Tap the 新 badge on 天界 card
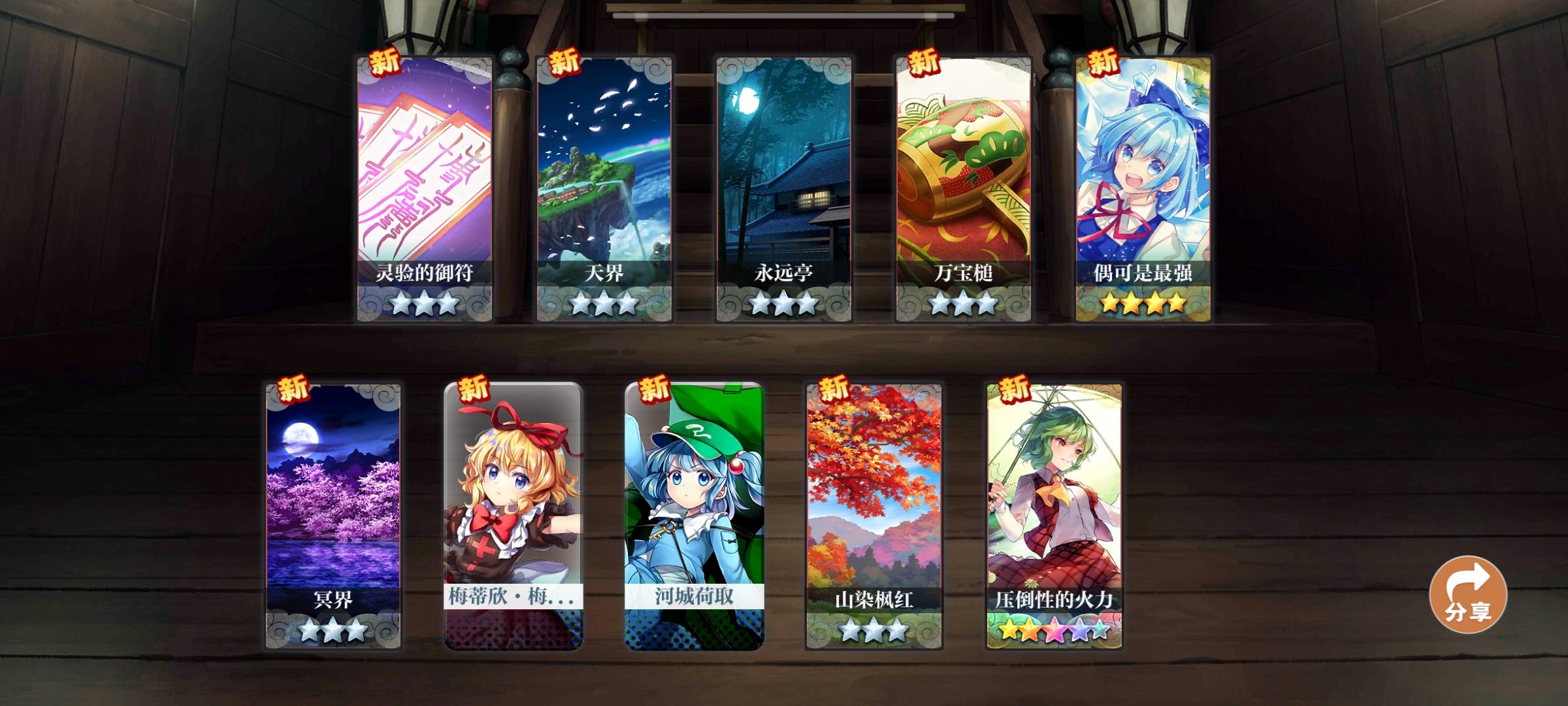1568x706 pixels. [x=564, y=63]
